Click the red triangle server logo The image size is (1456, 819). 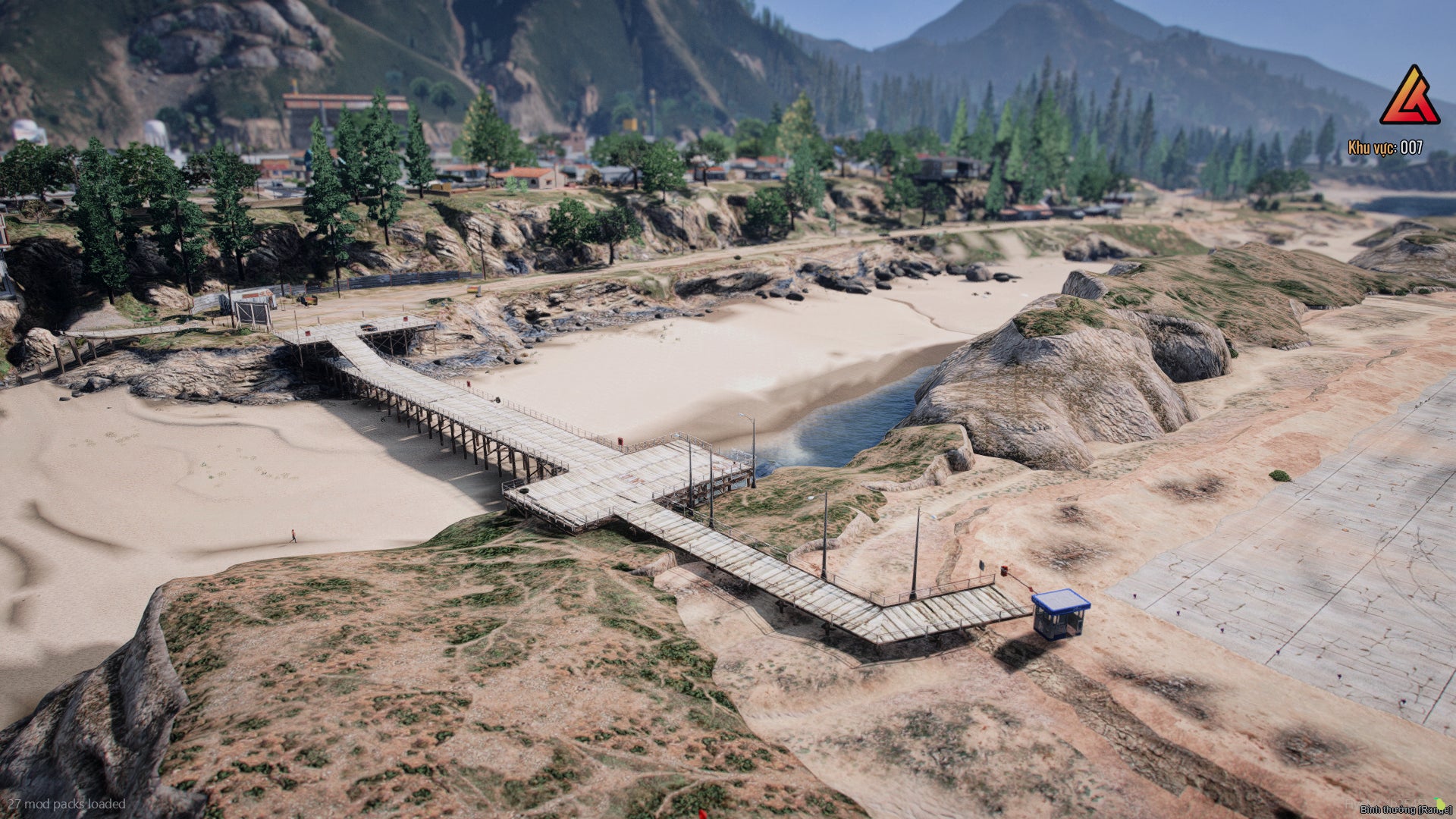(1410, 97)
